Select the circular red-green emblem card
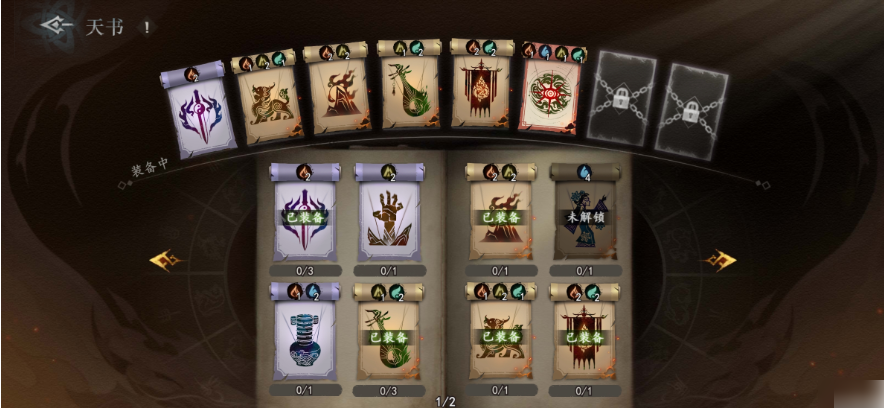884x408 pixels. coord(551,98)
